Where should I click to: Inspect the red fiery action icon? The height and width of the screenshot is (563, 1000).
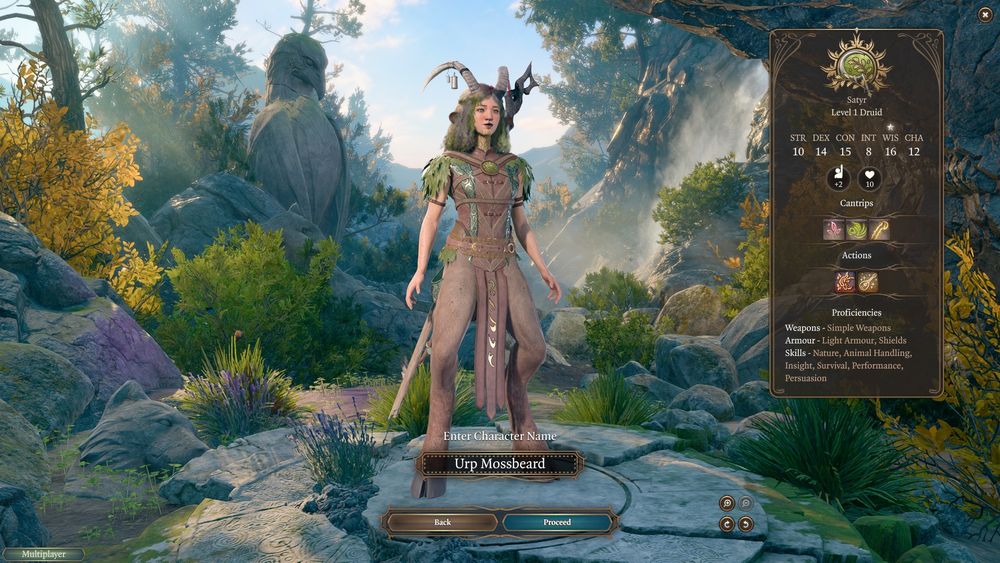845,282
